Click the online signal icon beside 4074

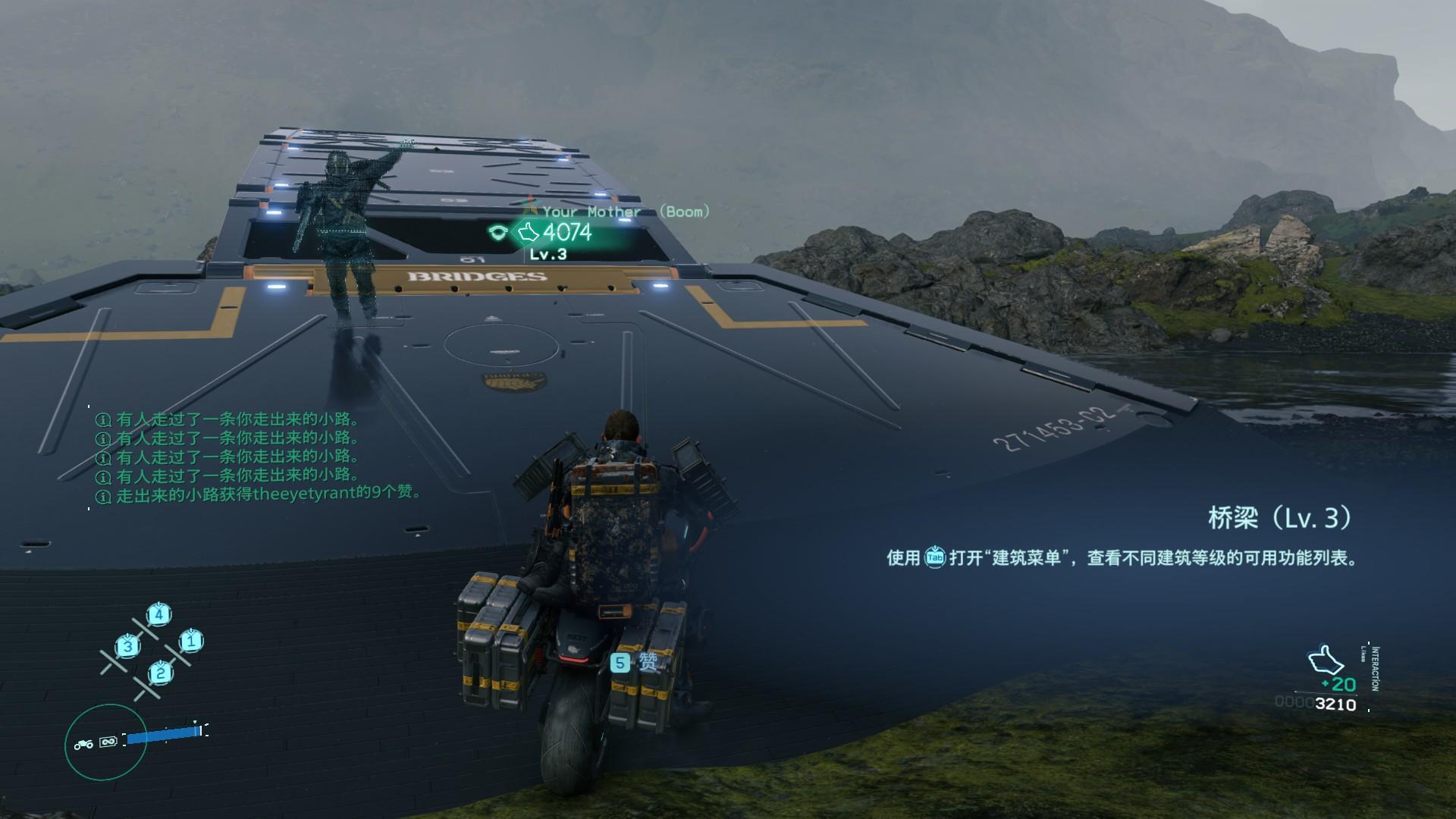click(497, 232)
